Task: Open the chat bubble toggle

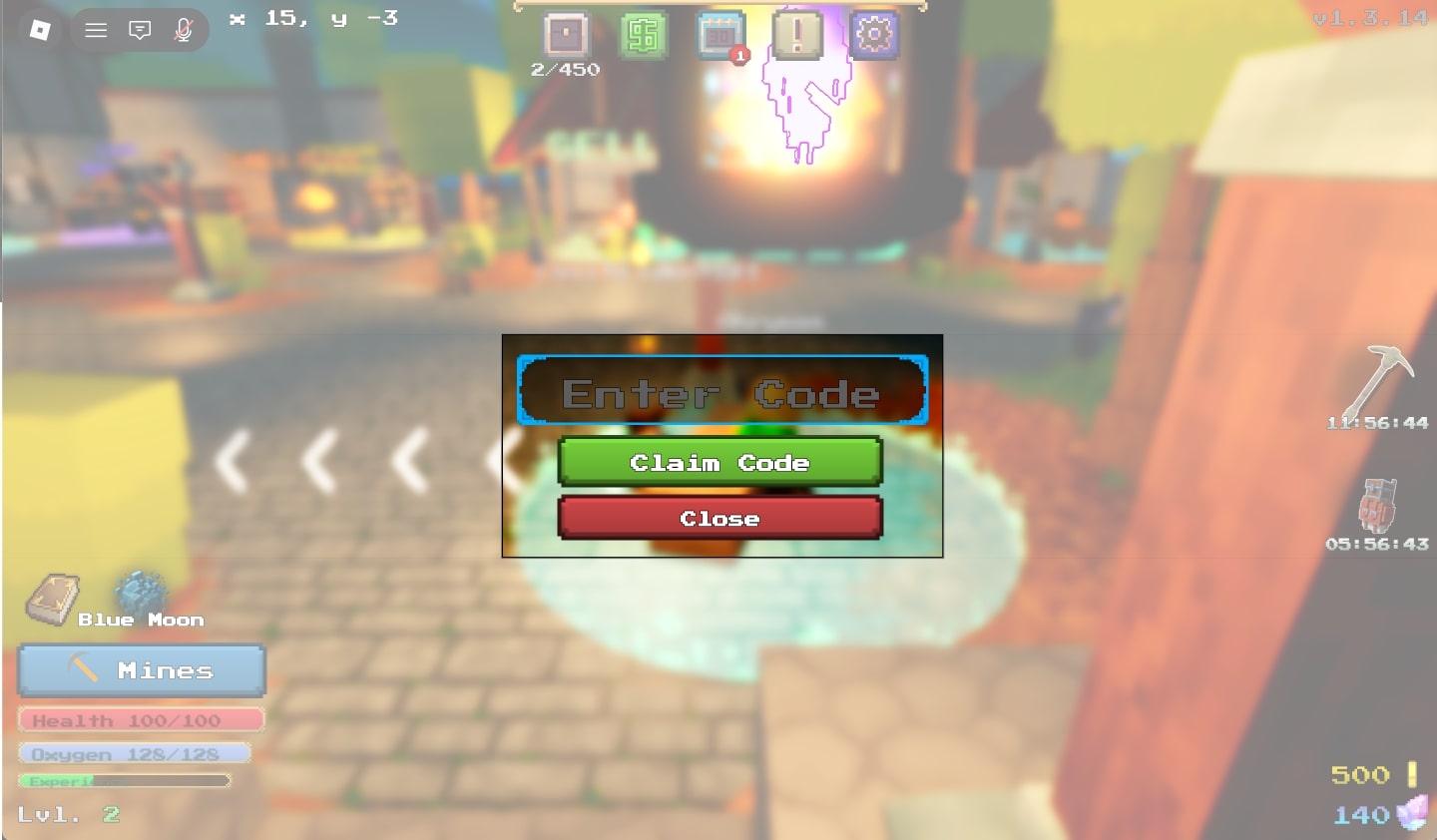Action: click(139, 29)
